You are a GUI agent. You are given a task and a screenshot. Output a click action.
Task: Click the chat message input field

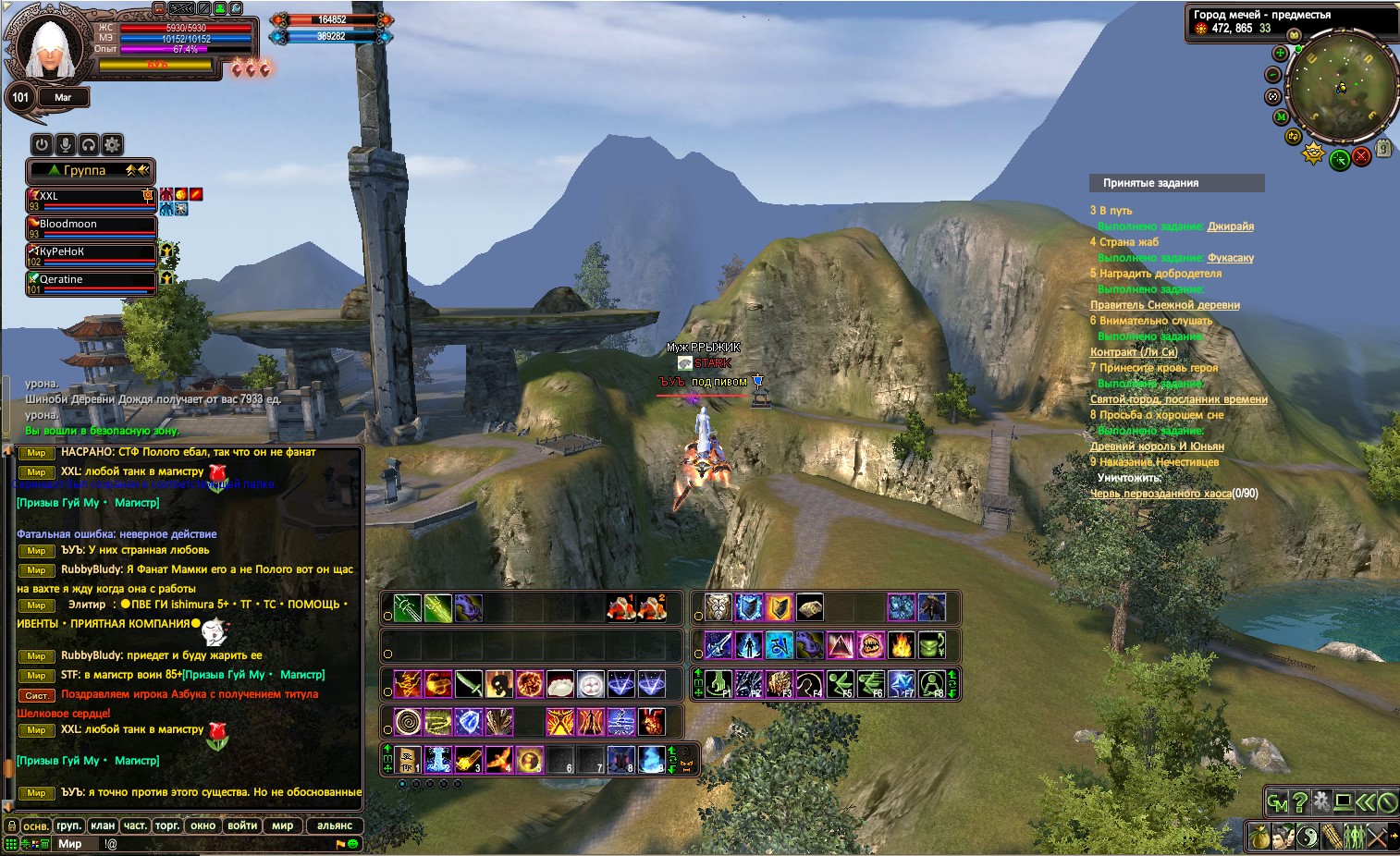tap(213, 844)
